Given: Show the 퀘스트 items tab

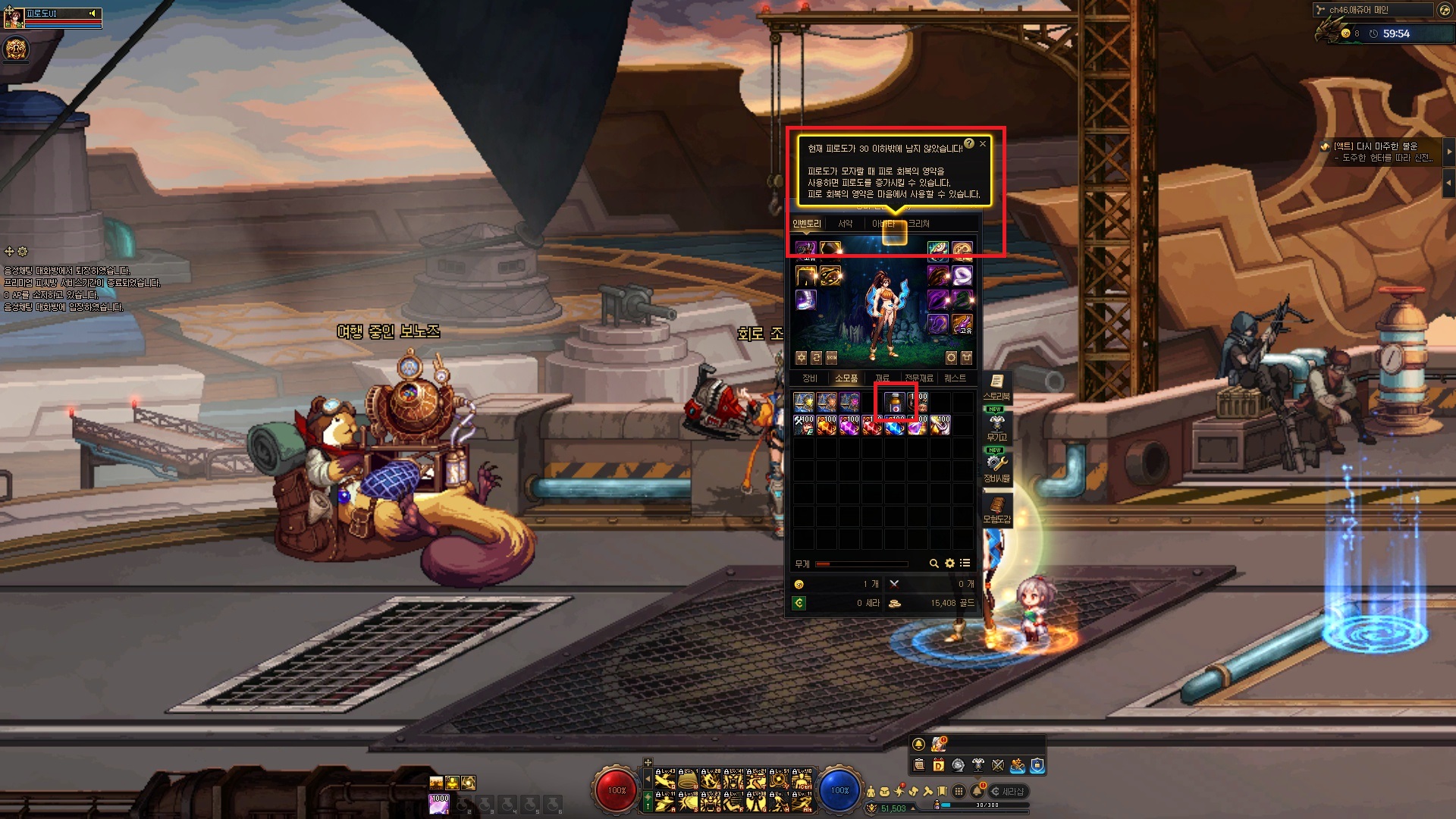Looking at the screenshot, I should coord(955,378).
